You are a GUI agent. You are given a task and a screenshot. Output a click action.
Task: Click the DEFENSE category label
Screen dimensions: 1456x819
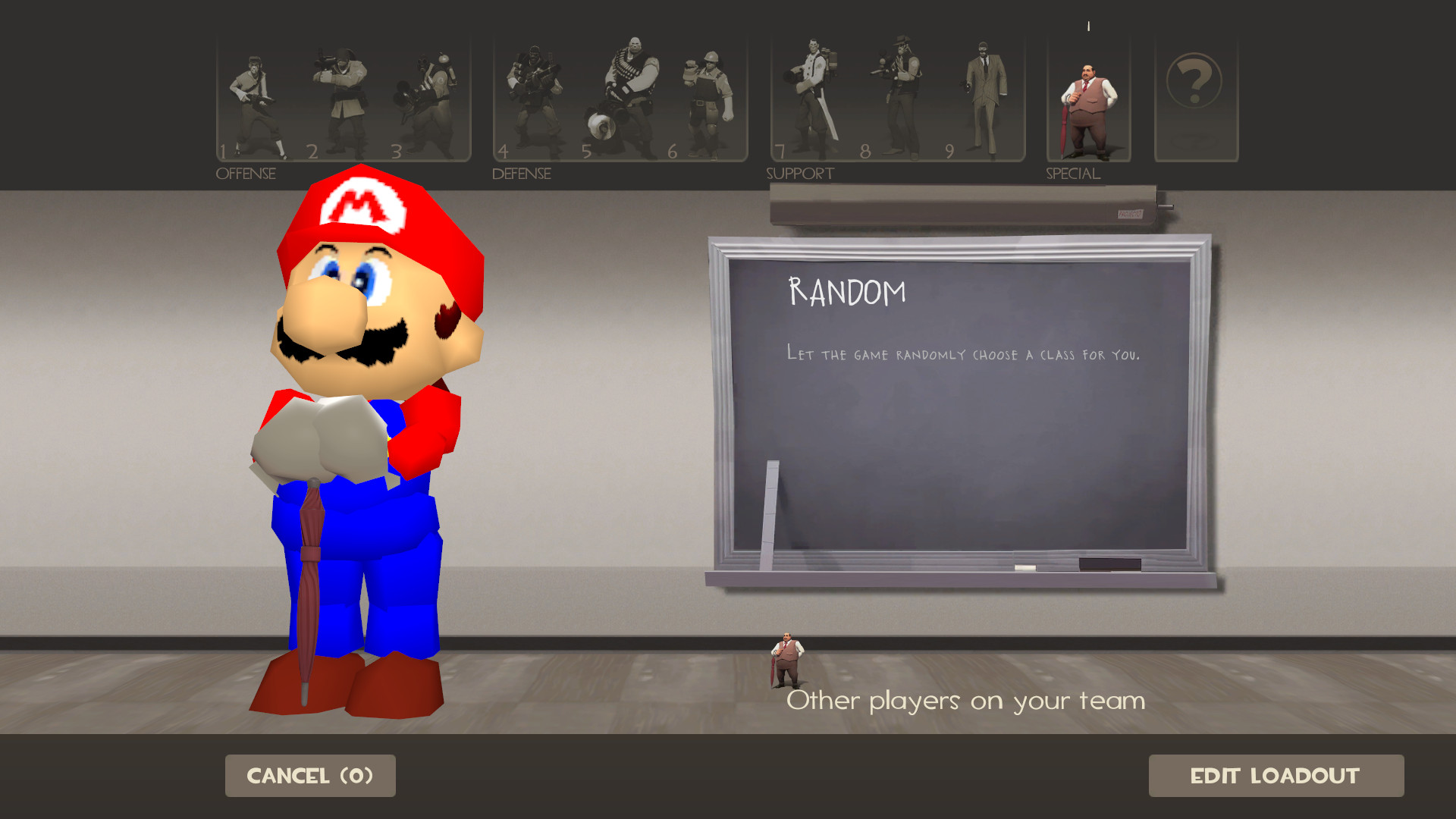521,173
